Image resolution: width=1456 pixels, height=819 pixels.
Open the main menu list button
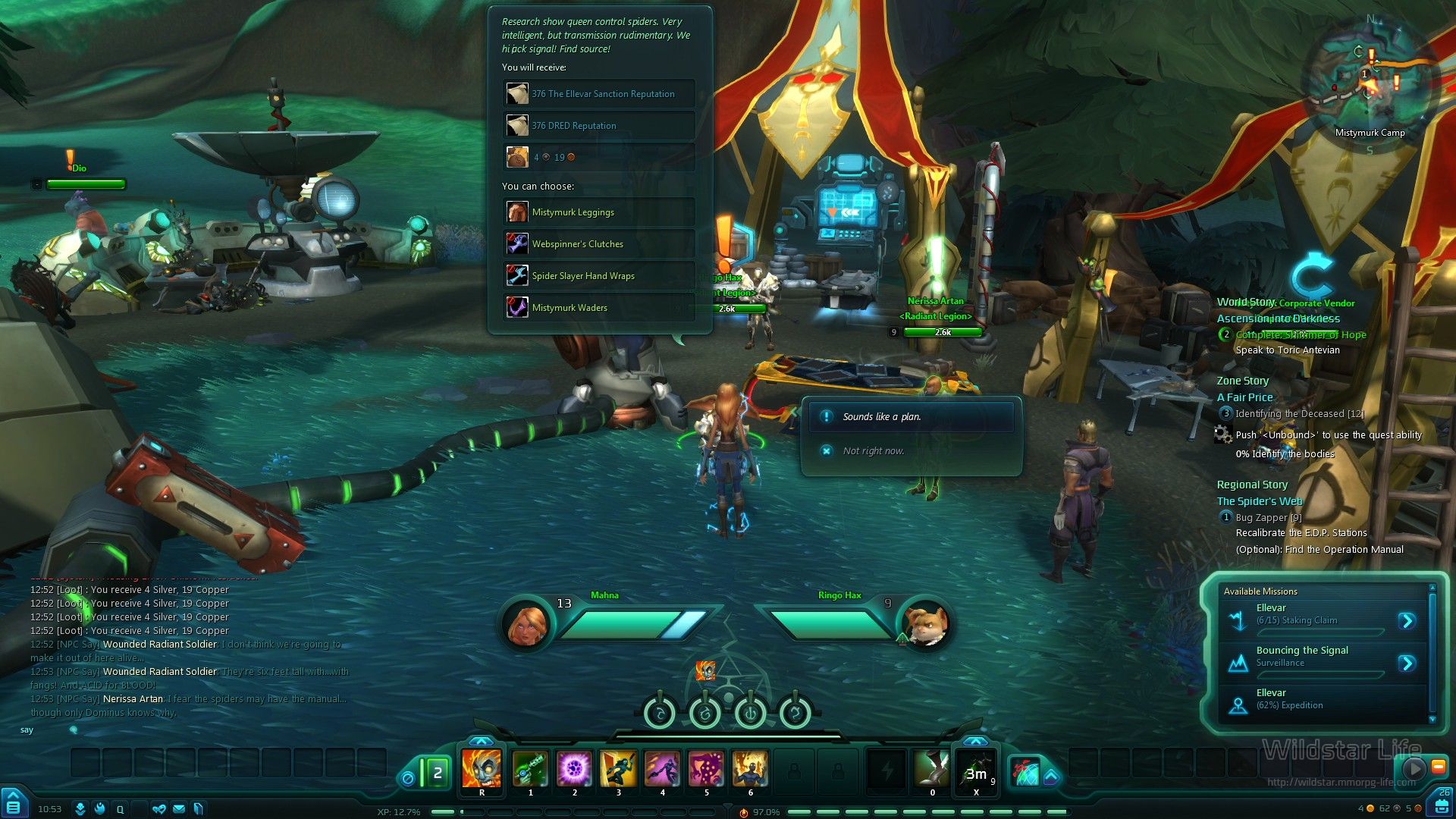(x=13, y=808)
